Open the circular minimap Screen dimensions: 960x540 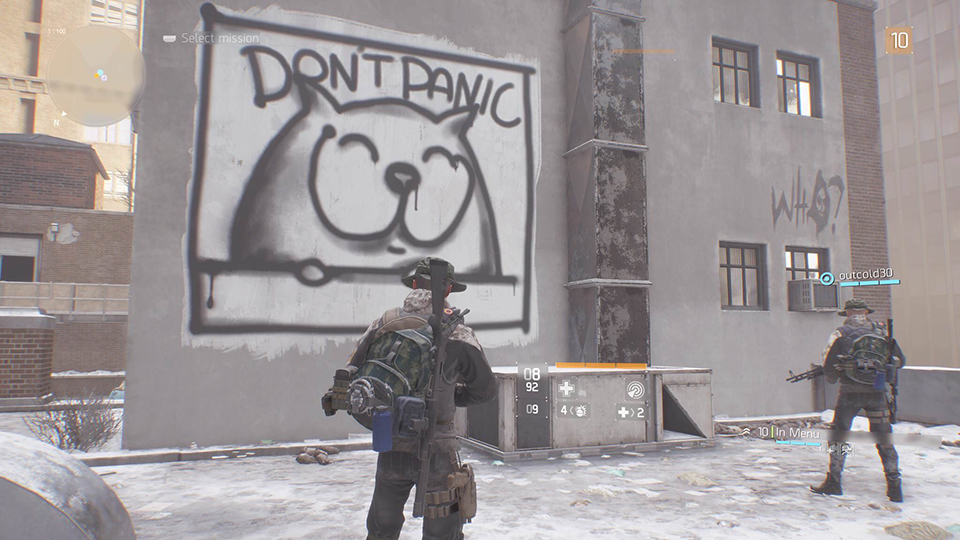coord(98,73)
